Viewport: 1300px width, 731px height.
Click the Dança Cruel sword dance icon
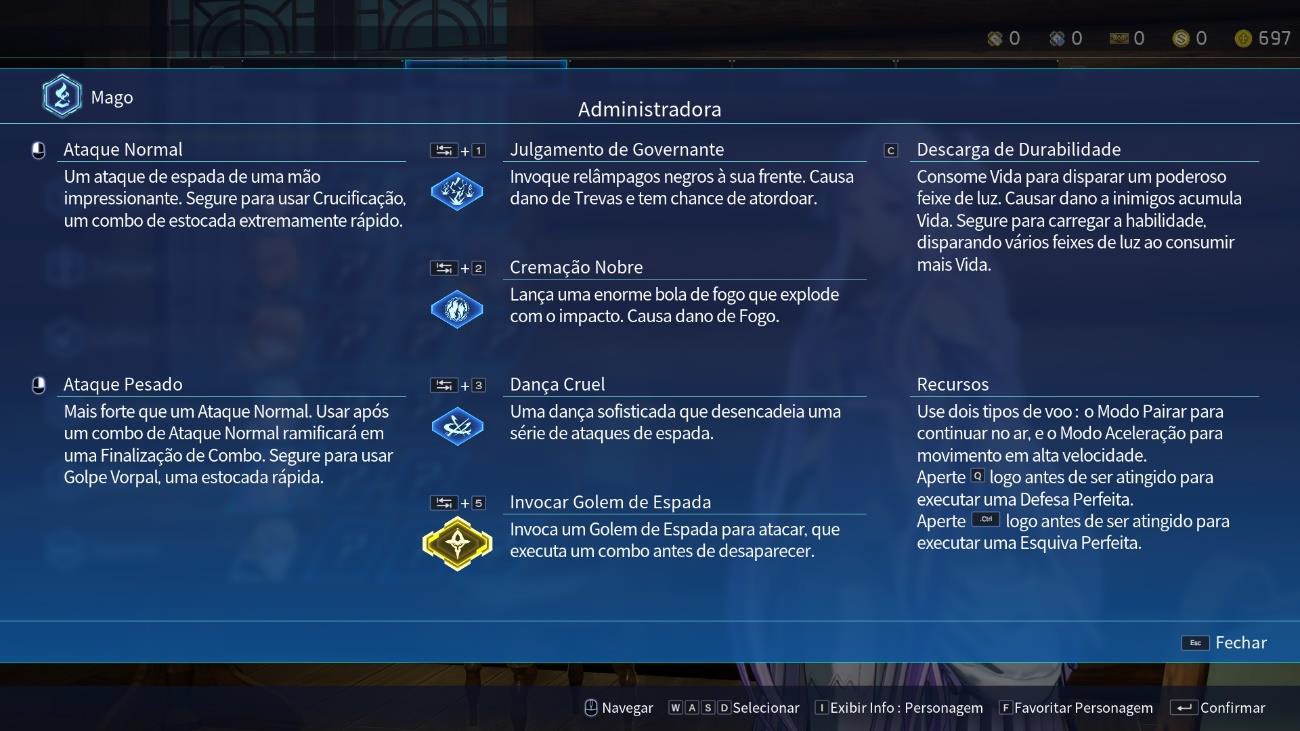click(x=457, y=427)
